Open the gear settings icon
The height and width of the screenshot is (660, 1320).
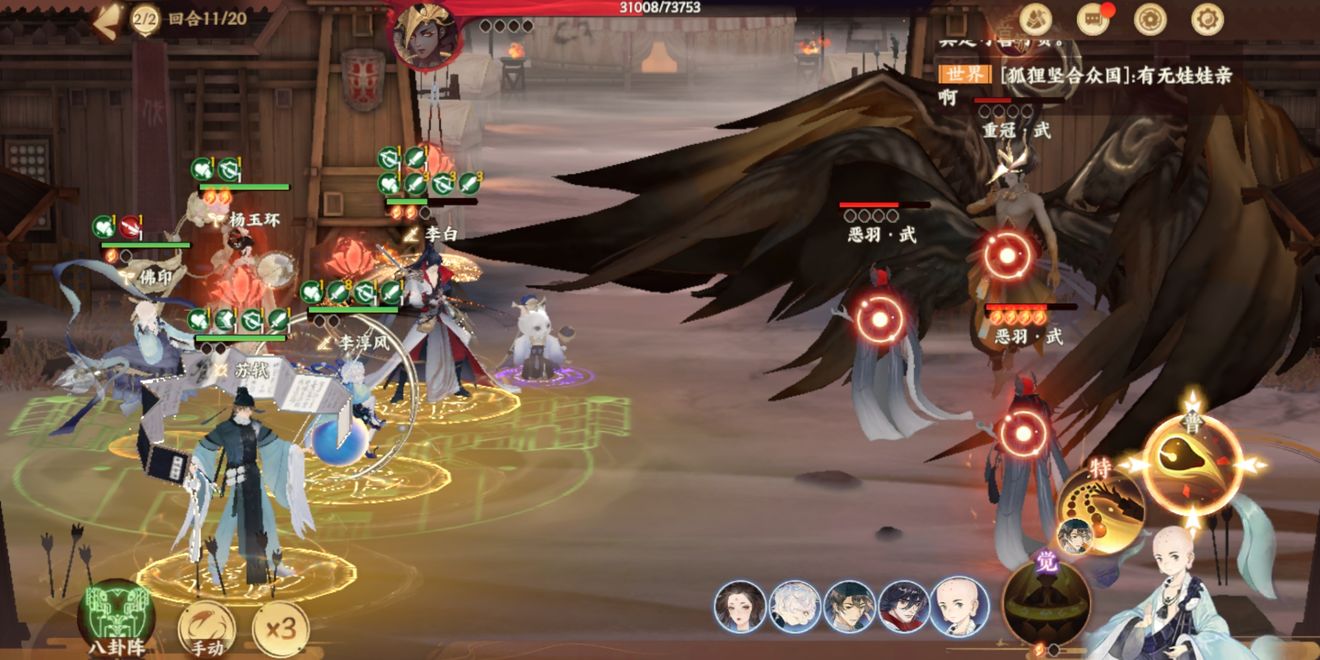[x=1207, y=18]
